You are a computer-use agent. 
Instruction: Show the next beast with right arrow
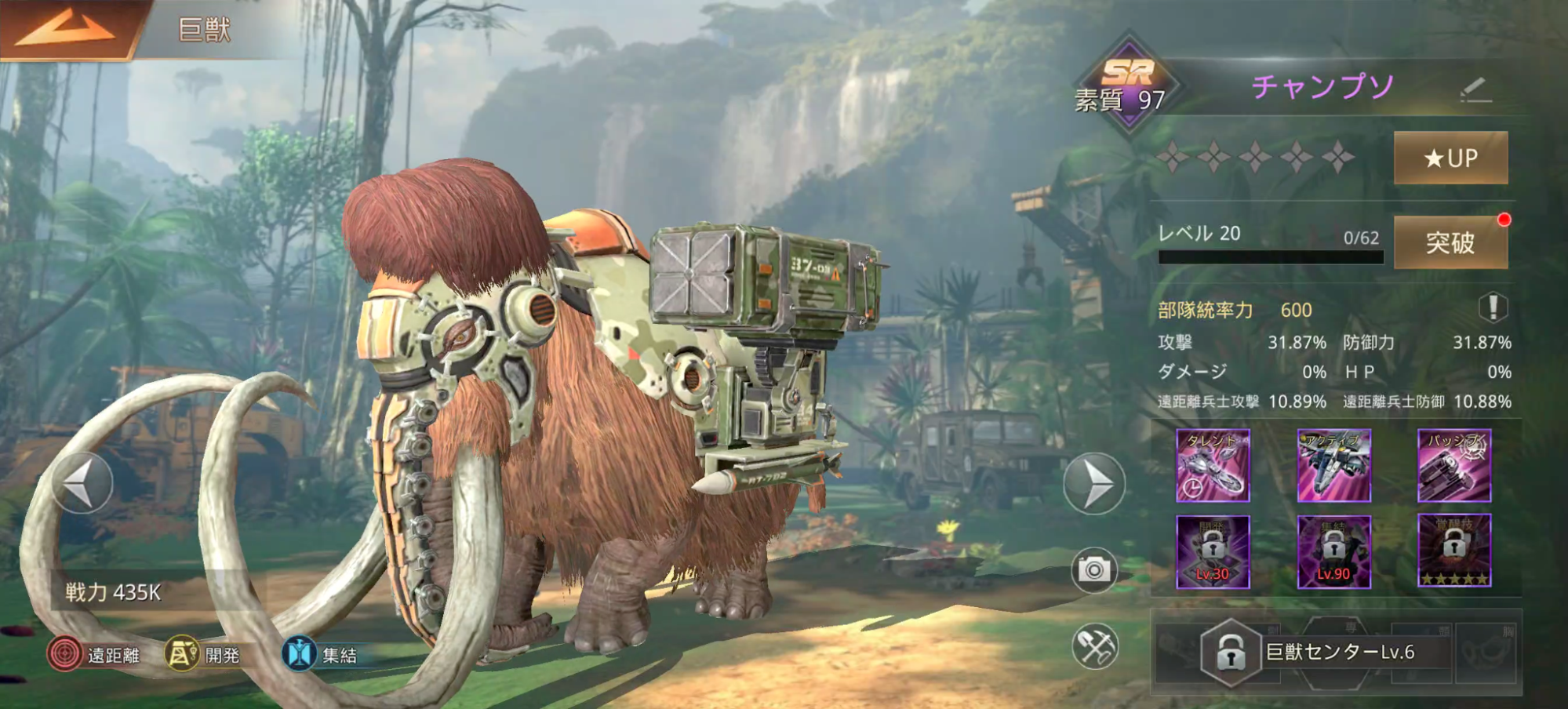(1094, 484)
